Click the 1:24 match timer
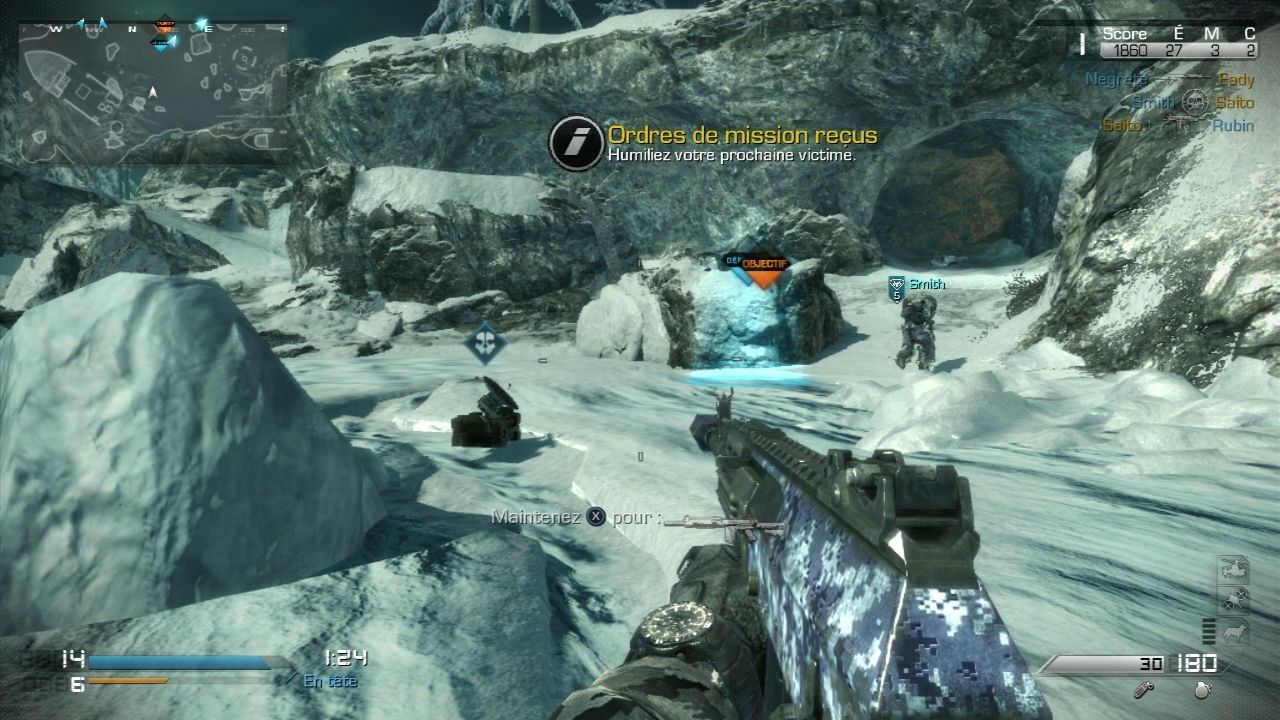 tap(345, 657)
